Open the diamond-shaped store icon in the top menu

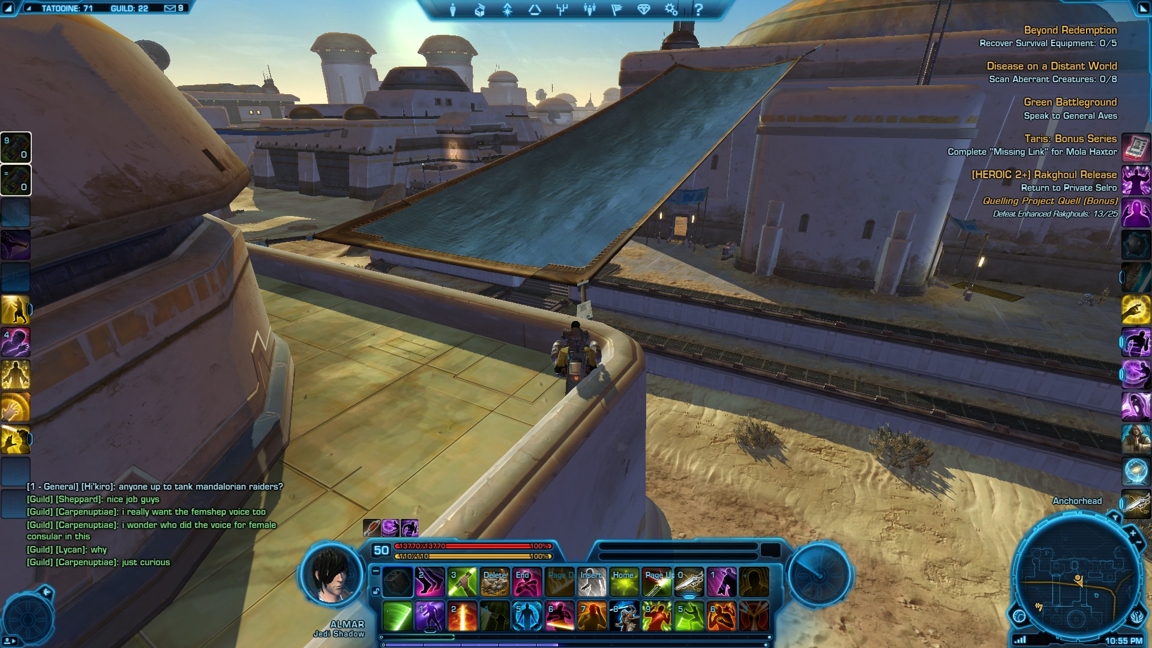pyautogui.click(x=644, y=10)
